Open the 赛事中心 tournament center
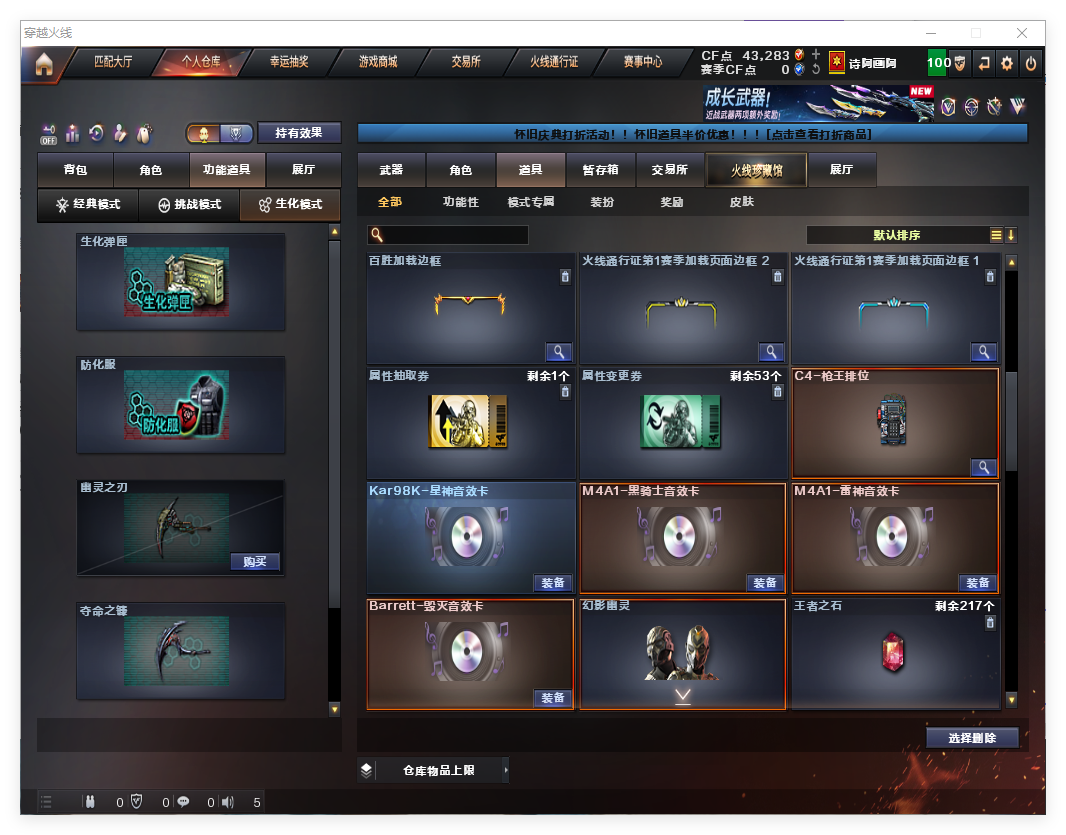This screenshot has height=835, width=1066. coord(643,62)
